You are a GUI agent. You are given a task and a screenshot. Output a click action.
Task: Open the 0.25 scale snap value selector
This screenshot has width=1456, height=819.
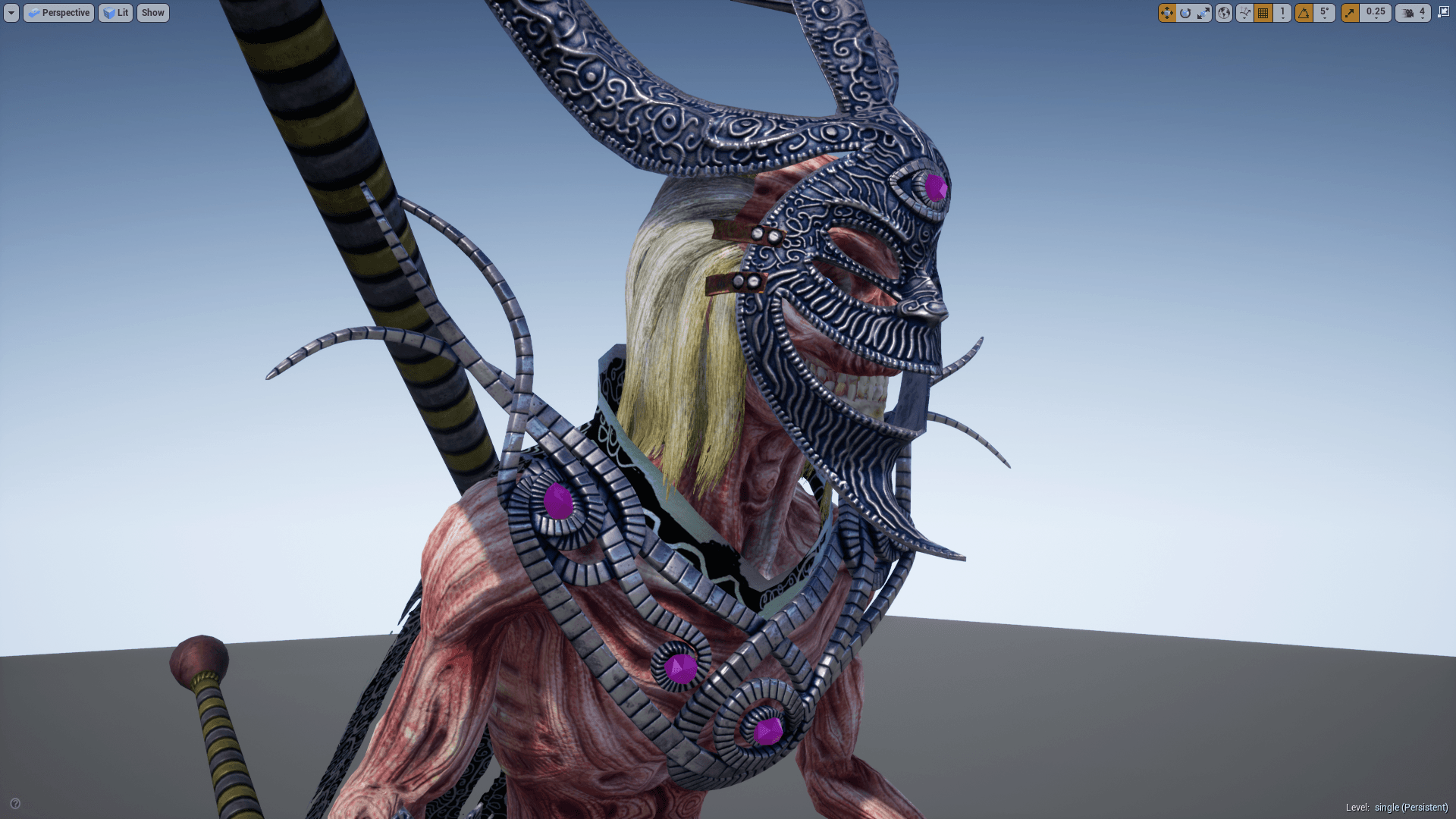pos(1376,13)
